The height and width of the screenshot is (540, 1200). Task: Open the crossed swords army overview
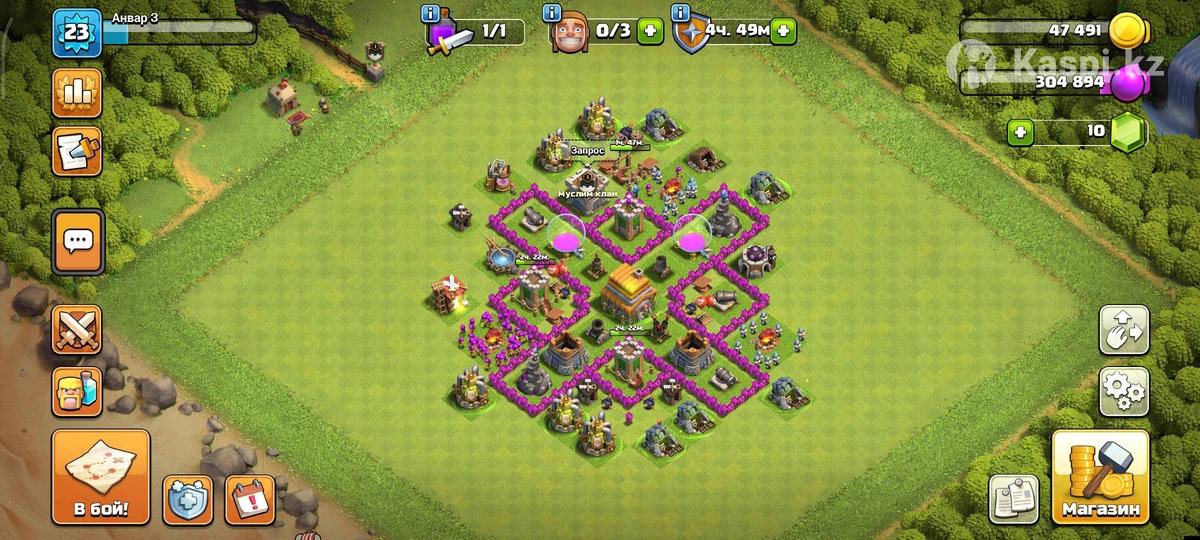(77, 330)
